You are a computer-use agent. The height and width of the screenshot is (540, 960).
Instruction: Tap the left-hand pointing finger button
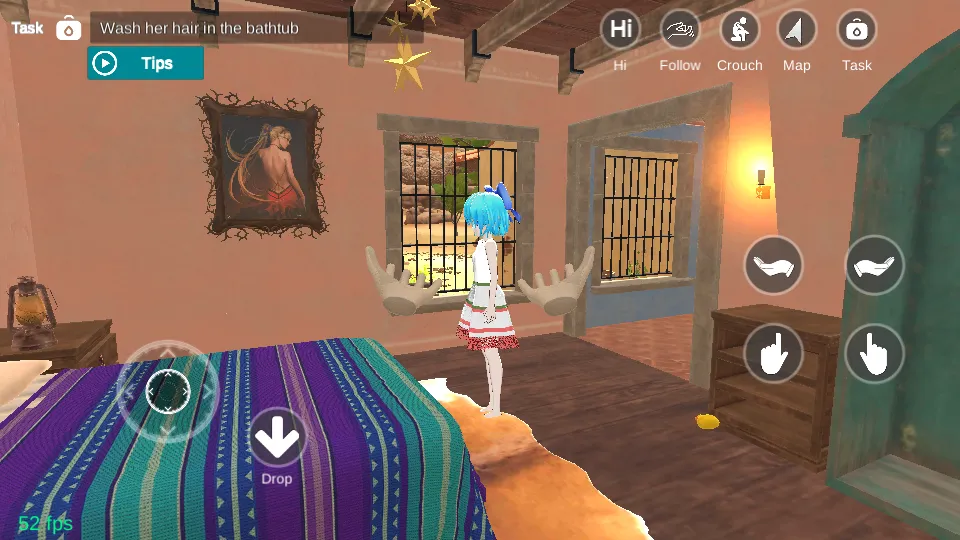[773, 353]
